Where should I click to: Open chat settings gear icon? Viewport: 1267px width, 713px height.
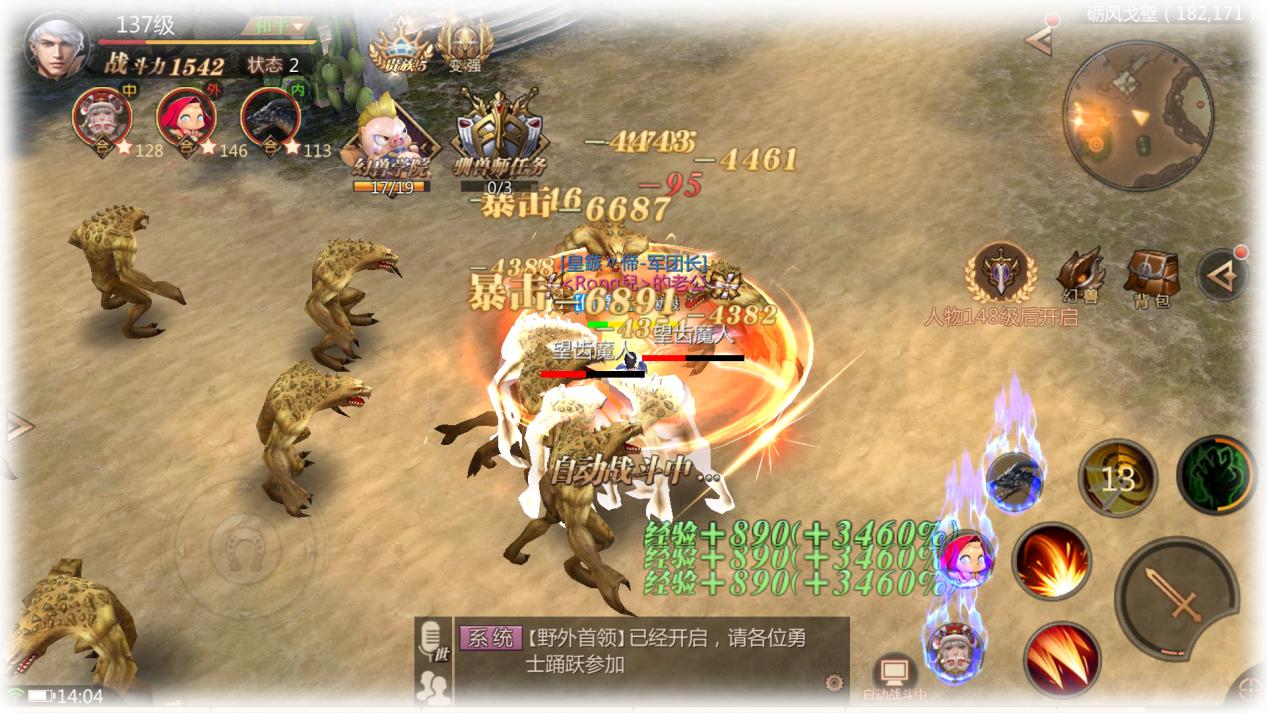833,683
